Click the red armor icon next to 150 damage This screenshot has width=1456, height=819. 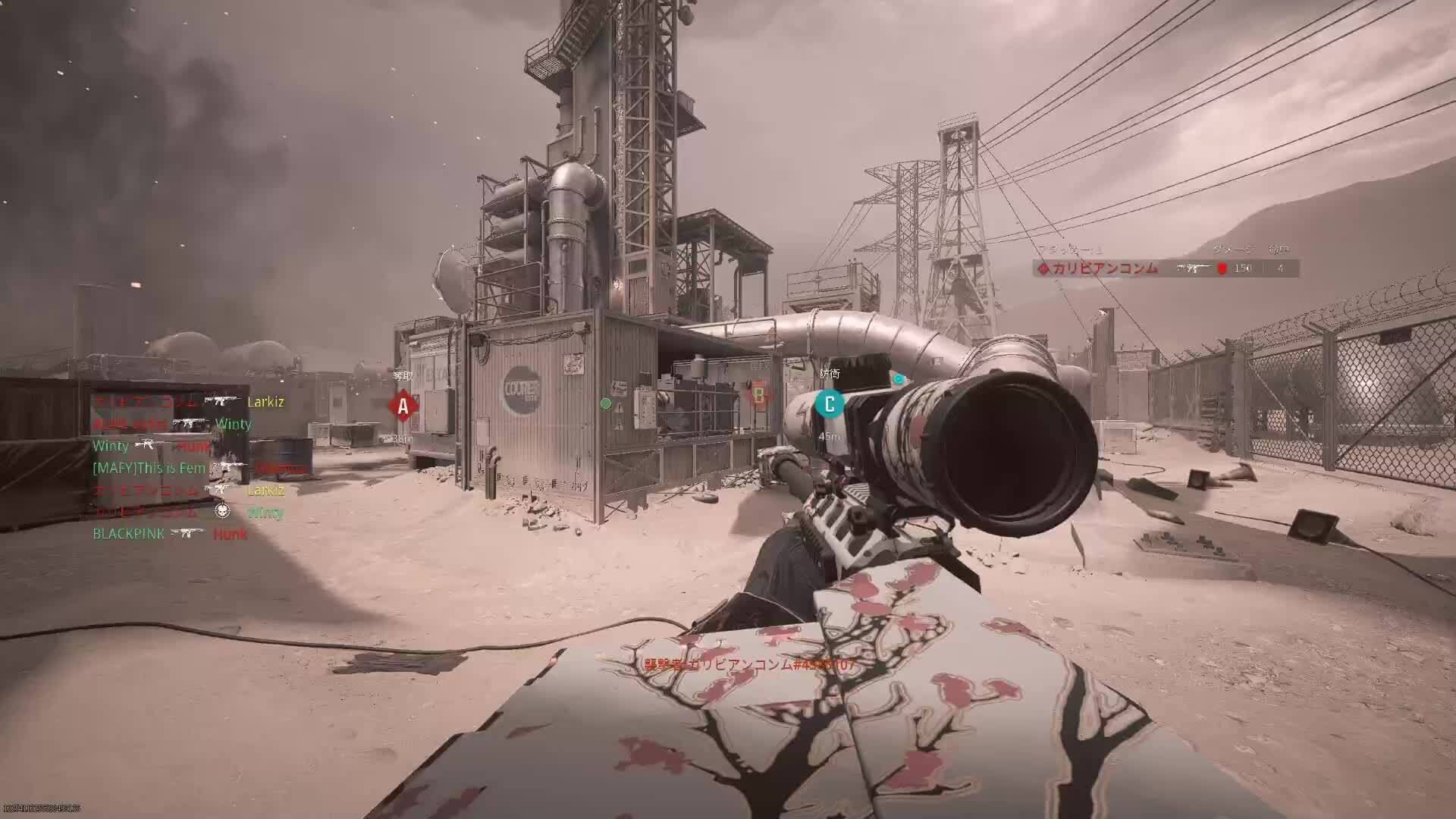coord(1223,268)
